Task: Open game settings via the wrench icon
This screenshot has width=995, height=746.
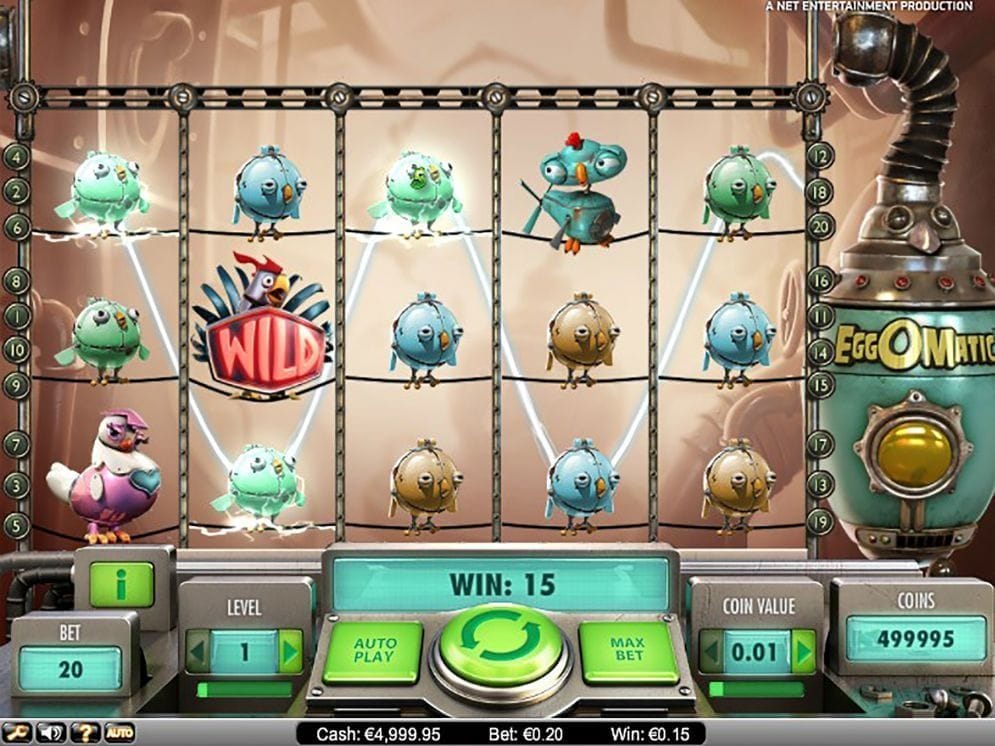Action: (x=18, y=733)
